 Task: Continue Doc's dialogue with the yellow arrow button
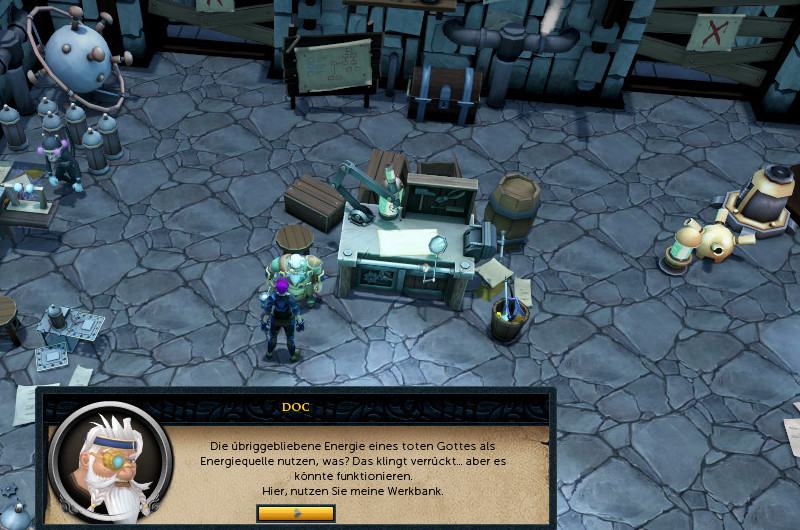pyautogui.click(x=295, y=513)
